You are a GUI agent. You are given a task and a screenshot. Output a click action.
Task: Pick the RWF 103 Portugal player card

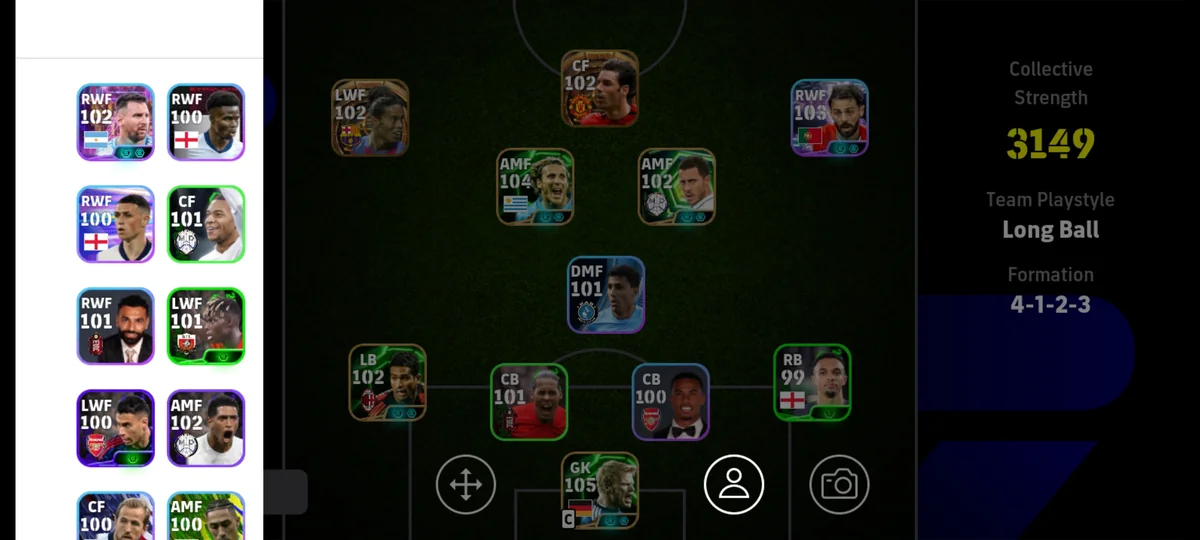(x=829, y=118)
